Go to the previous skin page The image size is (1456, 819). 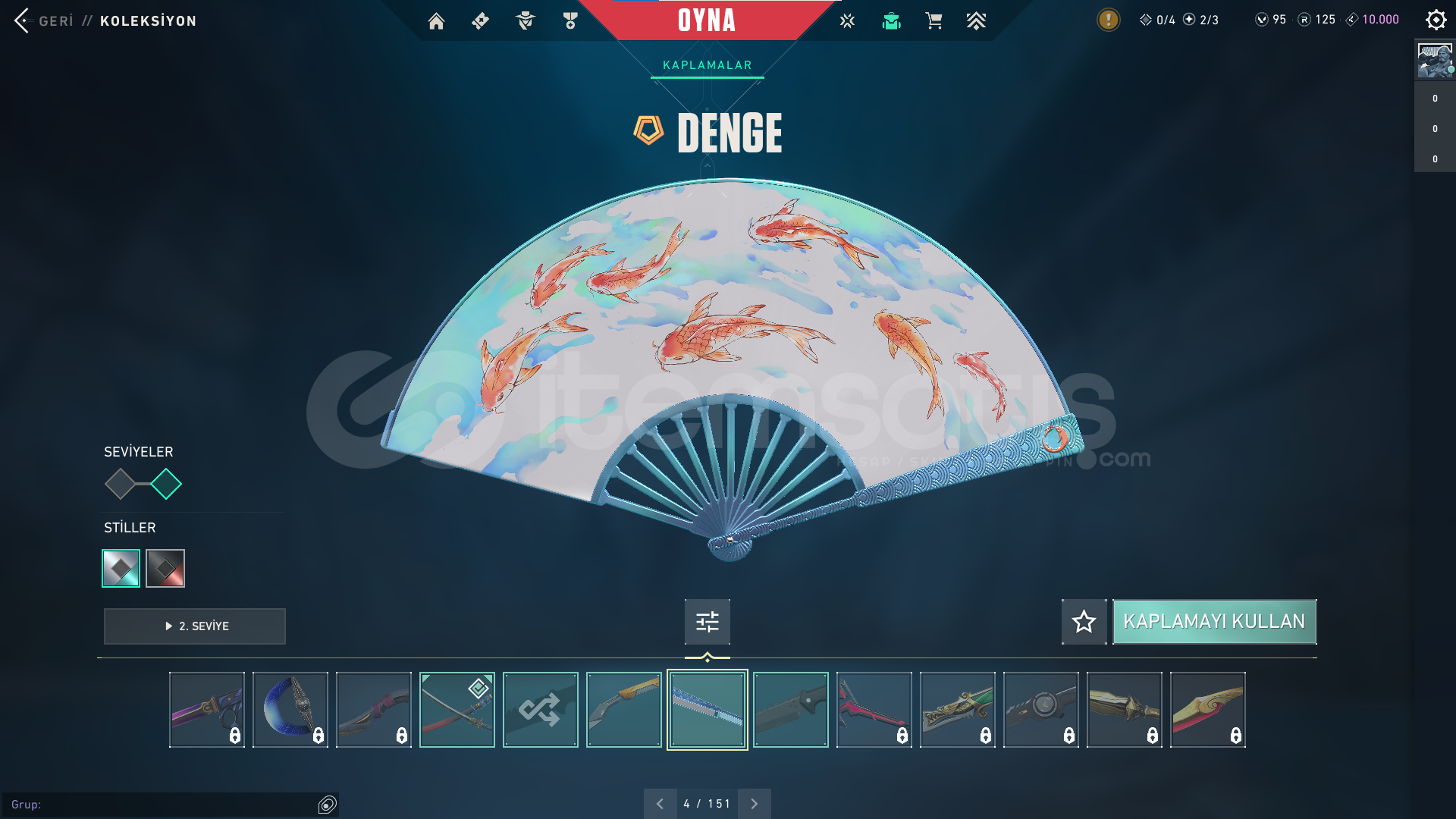(x=660, y=804)
